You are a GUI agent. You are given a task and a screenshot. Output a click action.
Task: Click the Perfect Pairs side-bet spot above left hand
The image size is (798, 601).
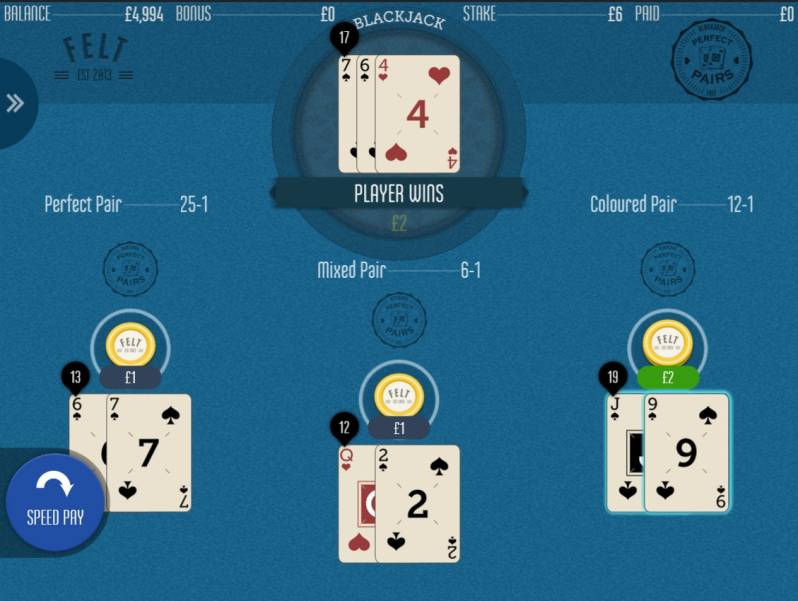pos(130,268)
